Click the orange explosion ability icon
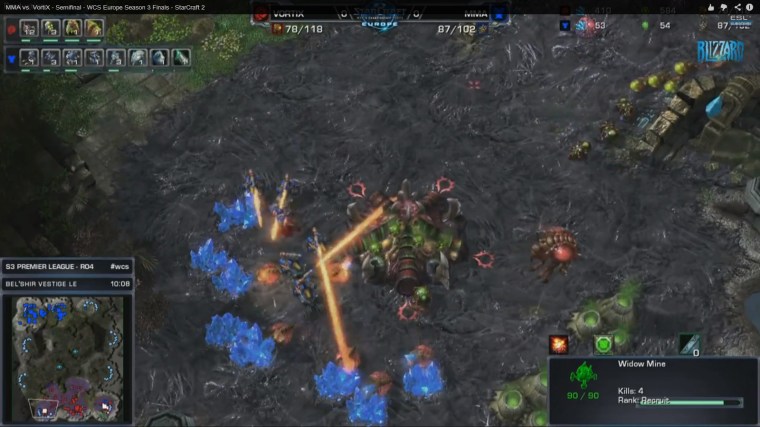This screenshot has width=760, height=427. (x=559, y=344)
